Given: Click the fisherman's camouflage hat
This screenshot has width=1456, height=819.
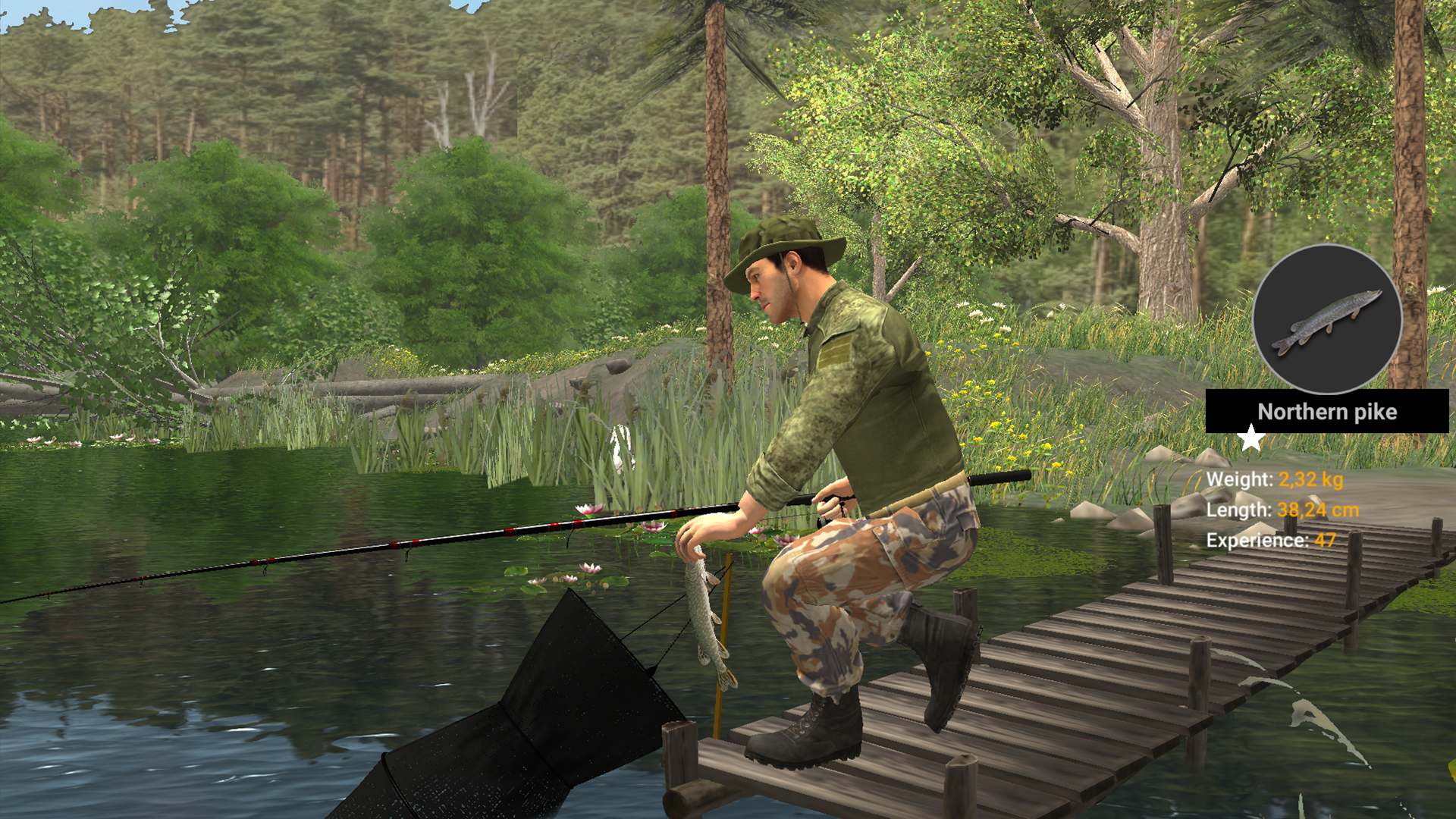Looking at the screenshot, I should point(789,235).
